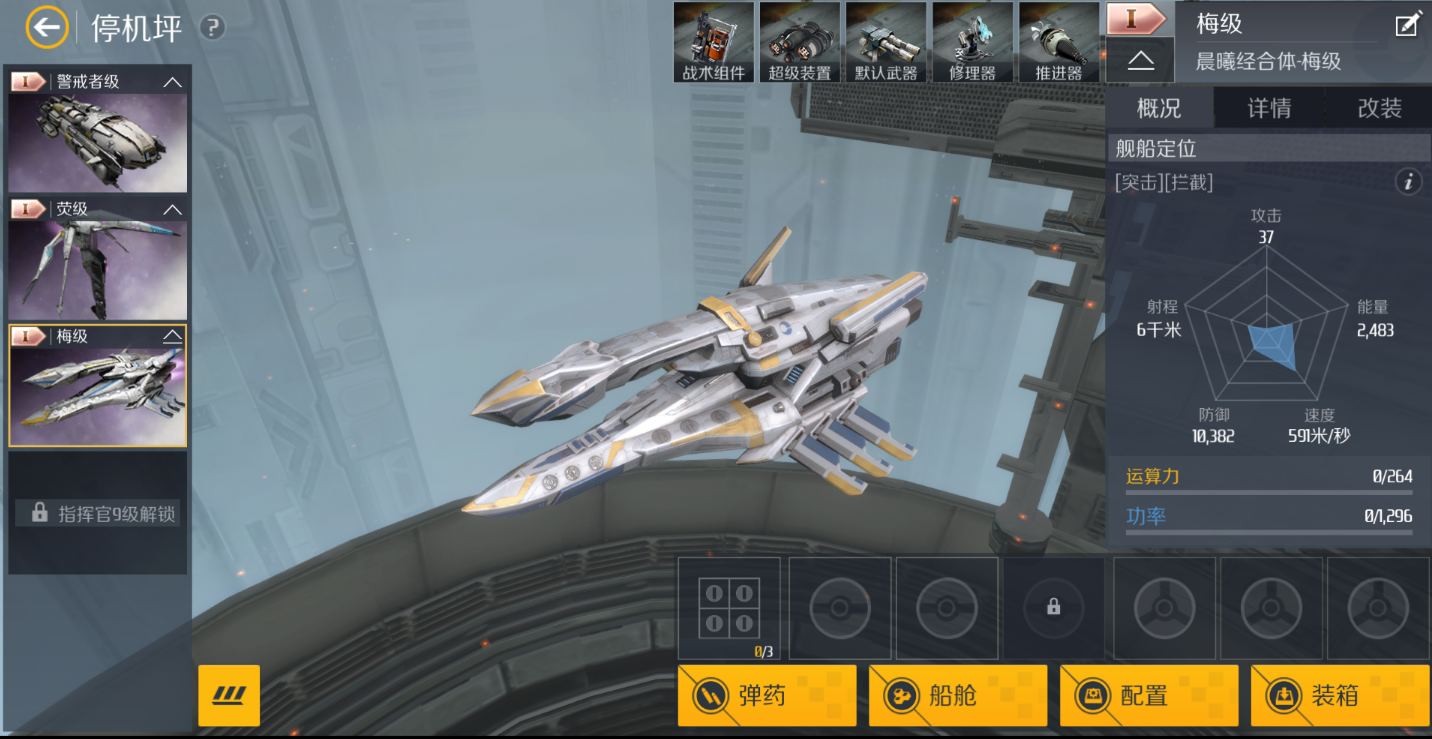
Task: Choose the 梅级 ship thumbnail
Action: coord(97,395)
